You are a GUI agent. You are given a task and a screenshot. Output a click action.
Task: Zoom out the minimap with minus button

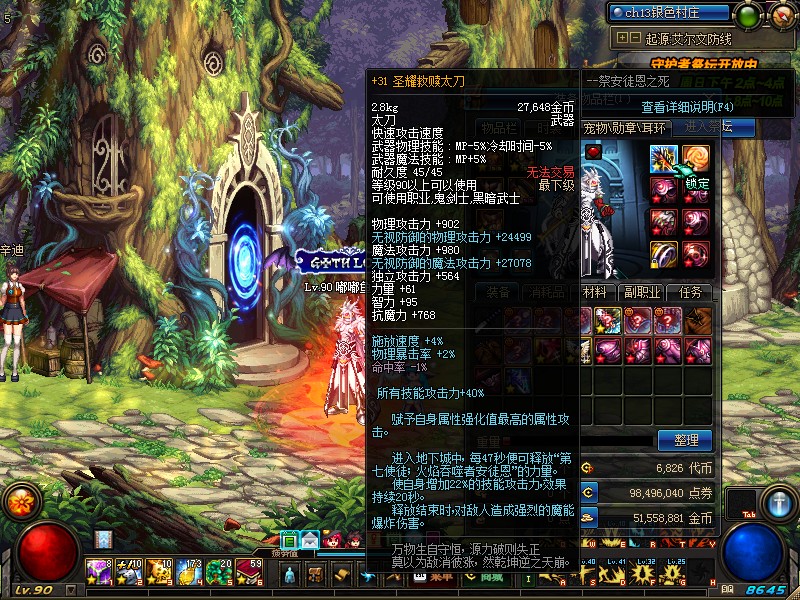tap(635, 38)
